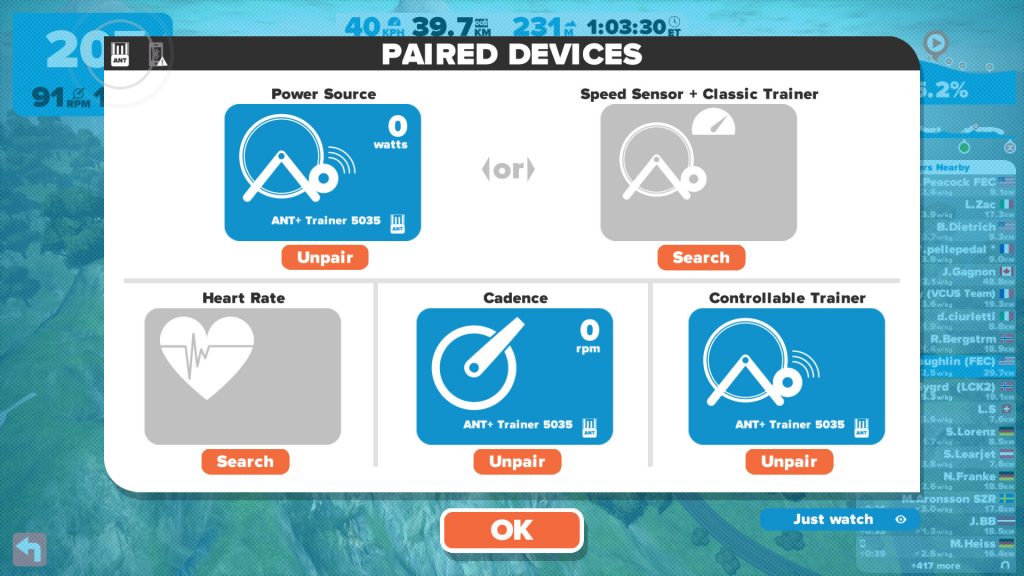Unpair the Controllable Trainer

coord(789,461)
